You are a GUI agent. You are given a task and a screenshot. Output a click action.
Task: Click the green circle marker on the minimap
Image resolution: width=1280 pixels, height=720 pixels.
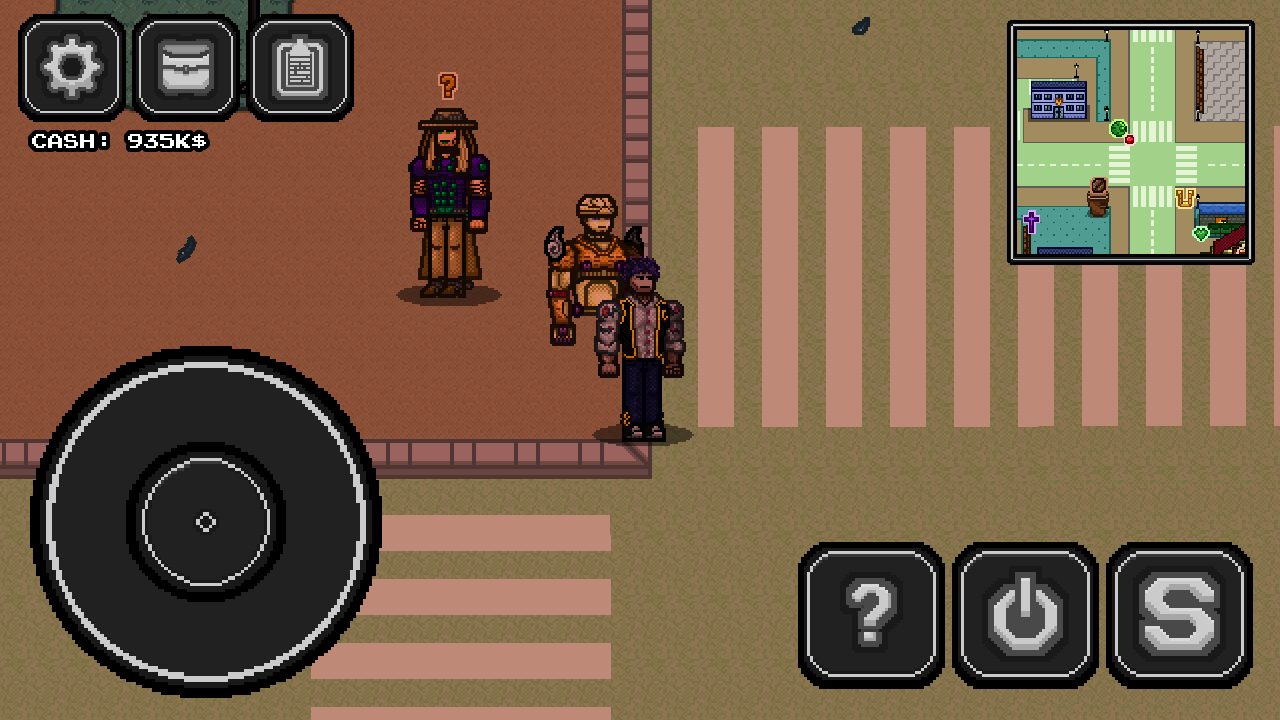pyautogui.click(x=1119, y=128)
